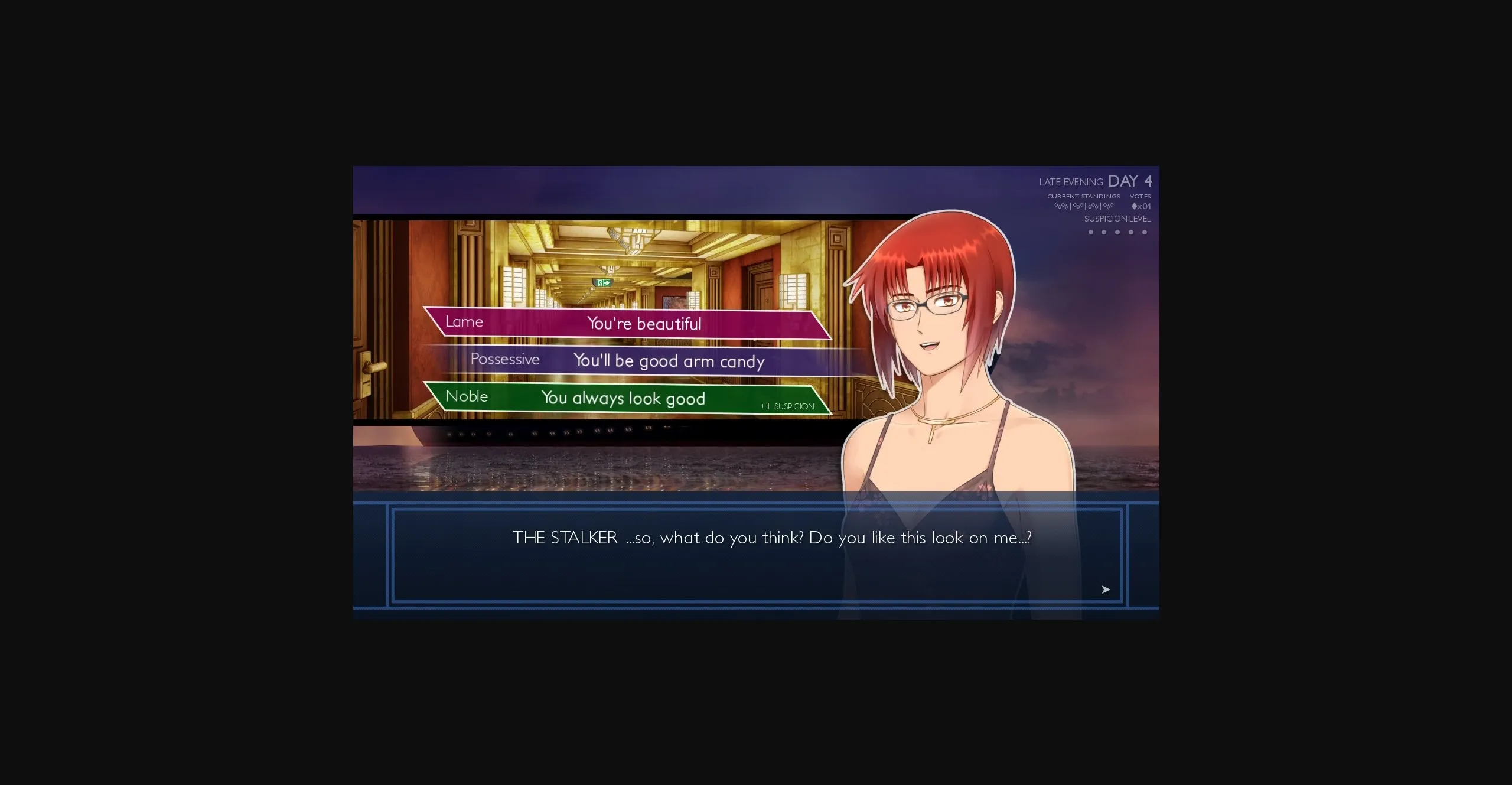
Task: Click the "Lame" tone label
Action: pyautogui.click(x=465, y=321)
